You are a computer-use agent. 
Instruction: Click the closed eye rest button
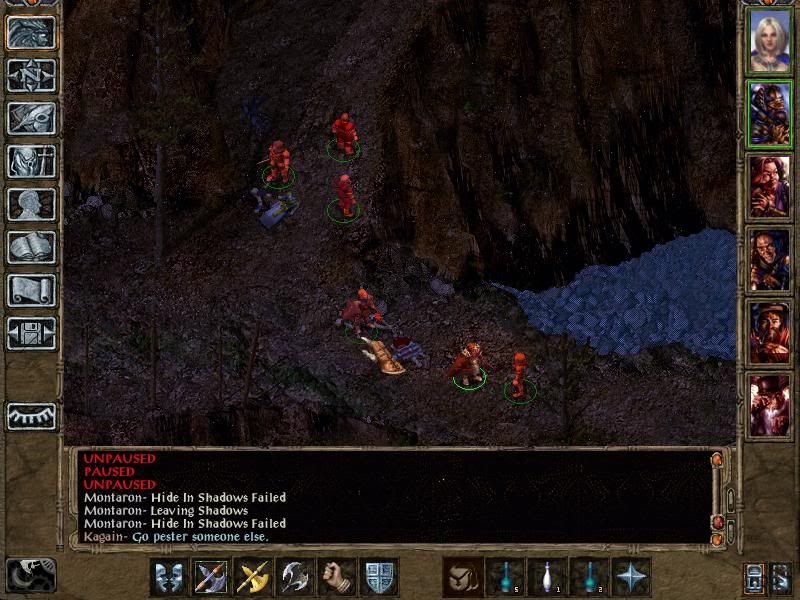pyautogui.click(x=31, y=415)
